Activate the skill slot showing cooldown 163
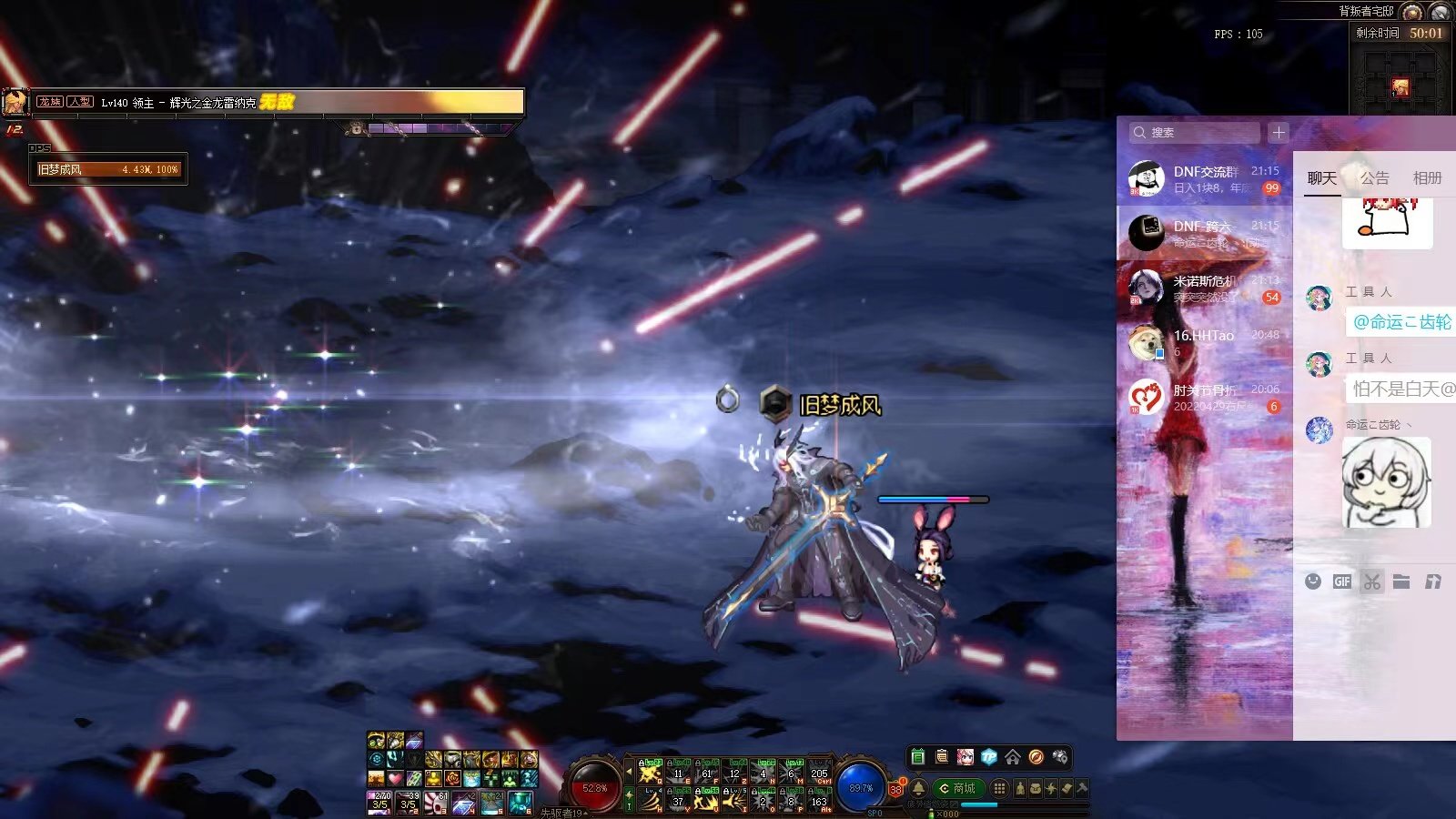 pos(819,801)
